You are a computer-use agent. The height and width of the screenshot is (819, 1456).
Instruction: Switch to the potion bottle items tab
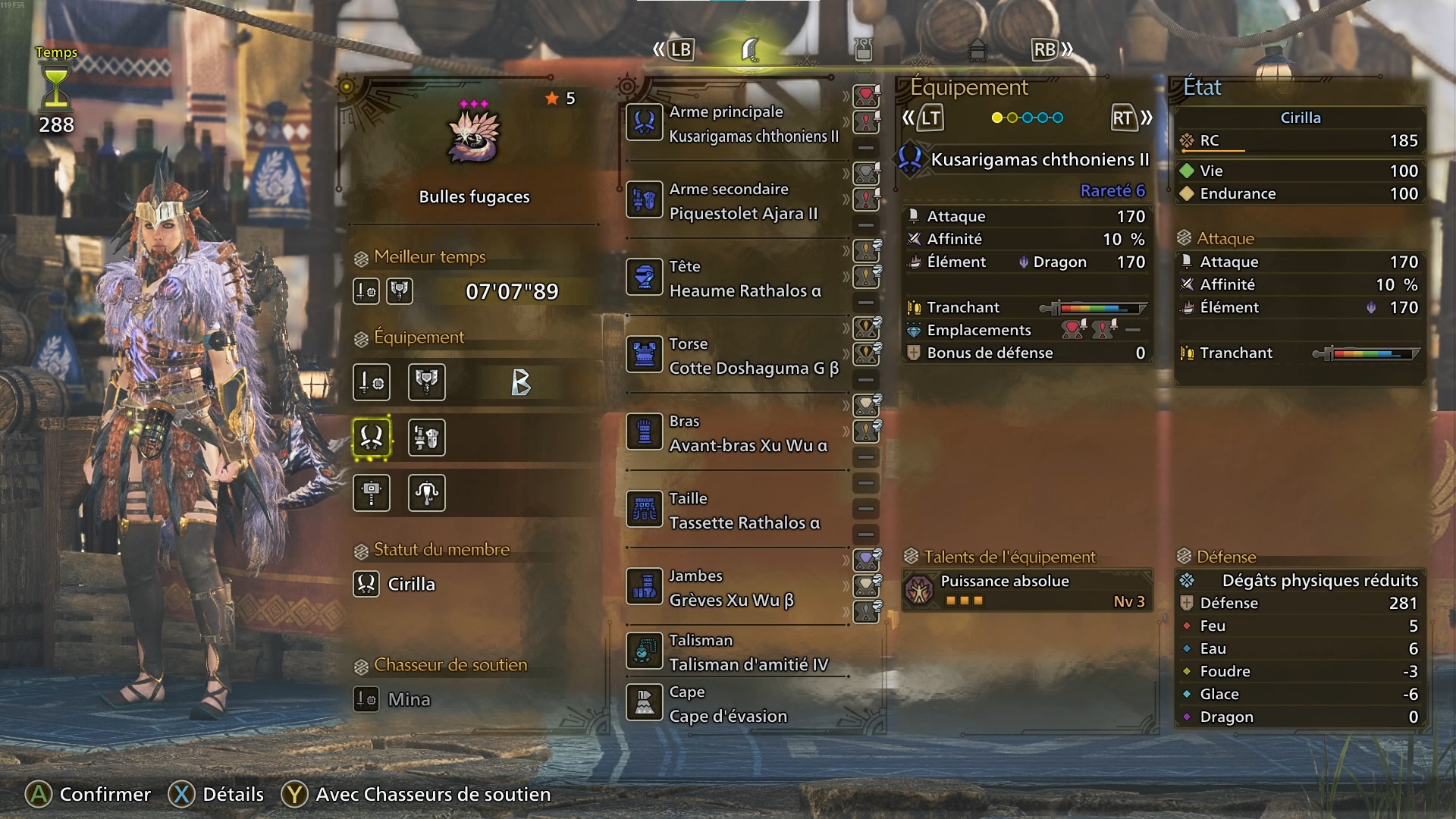pyautogui.click(x=863, y=50)
